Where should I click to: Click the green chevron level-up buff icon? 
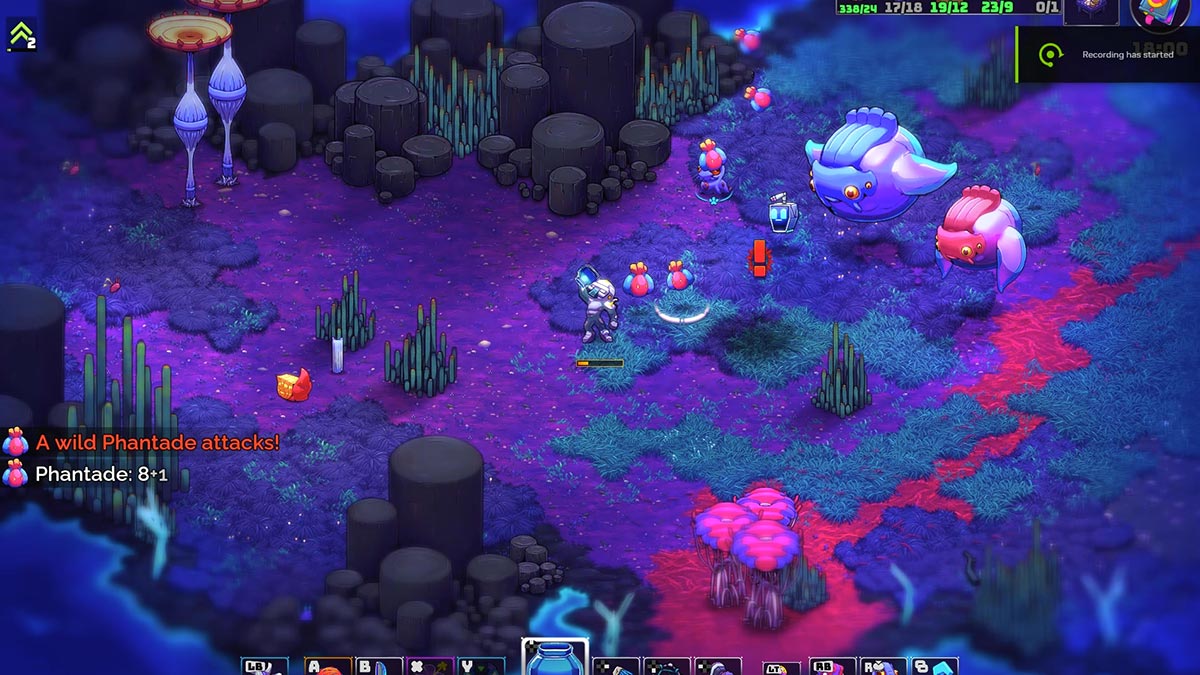point(20,35)
